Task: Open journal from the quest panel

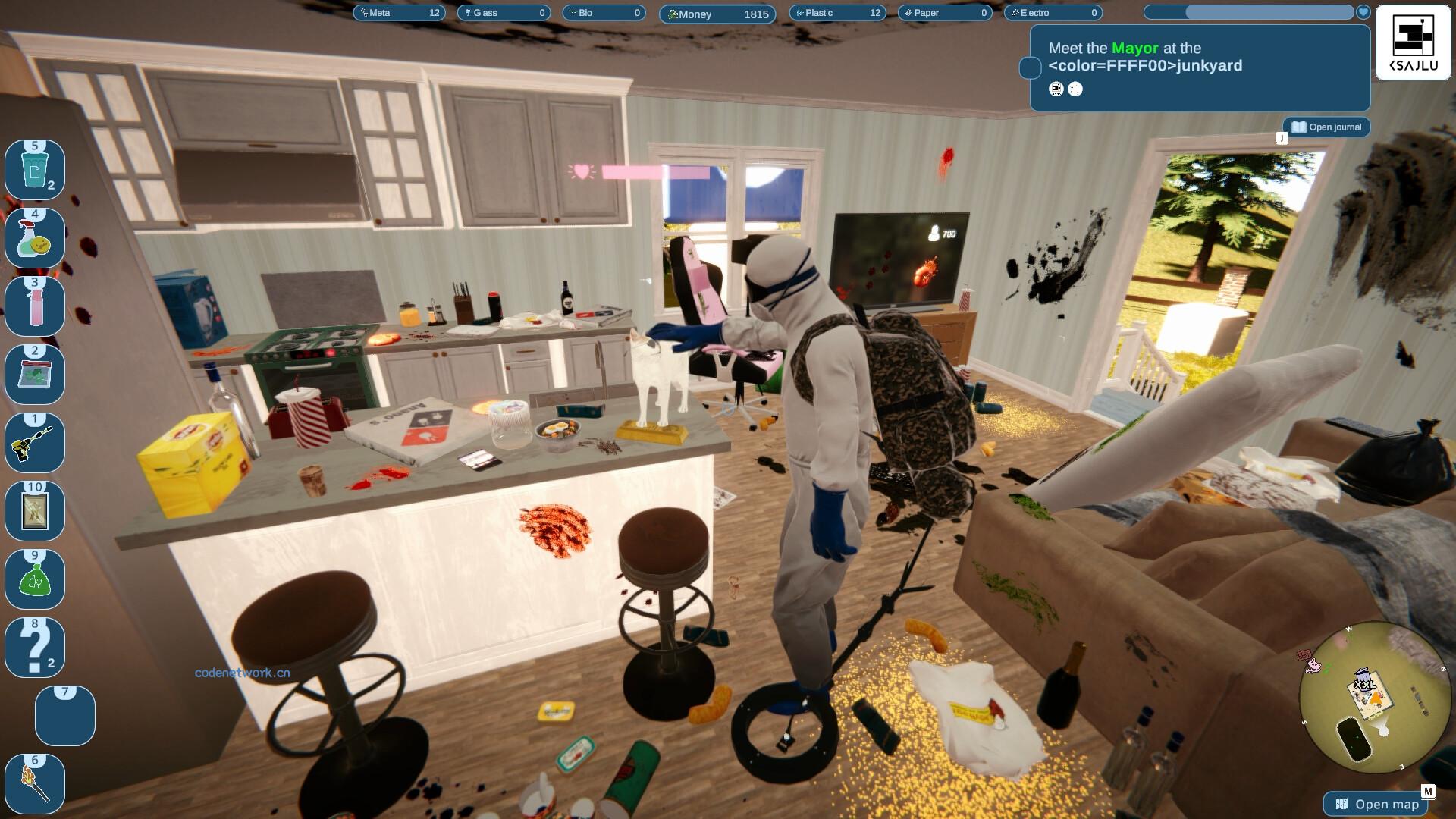Action: tap(1326, 127)
